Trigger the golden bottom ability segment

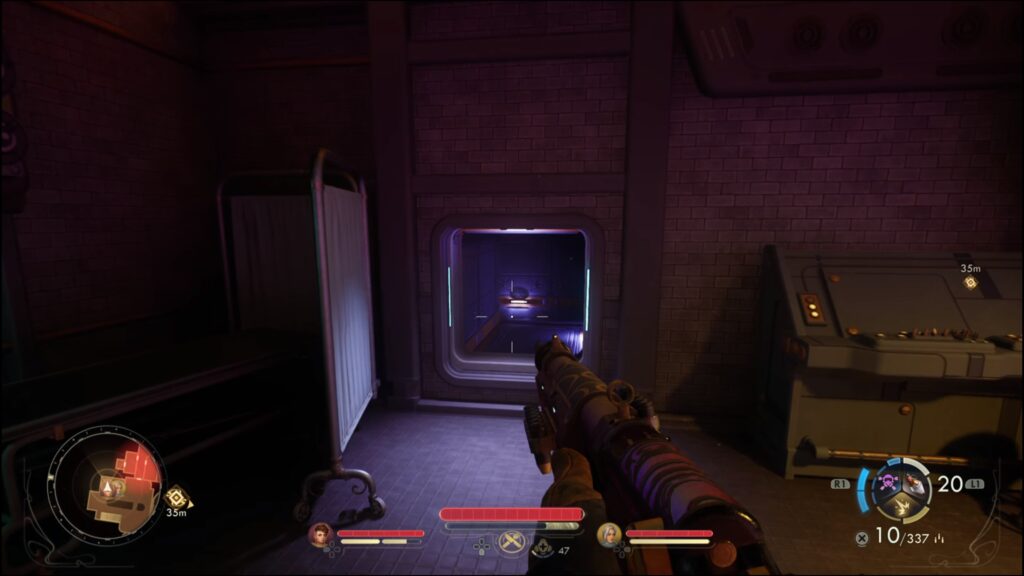coord(899,507)
